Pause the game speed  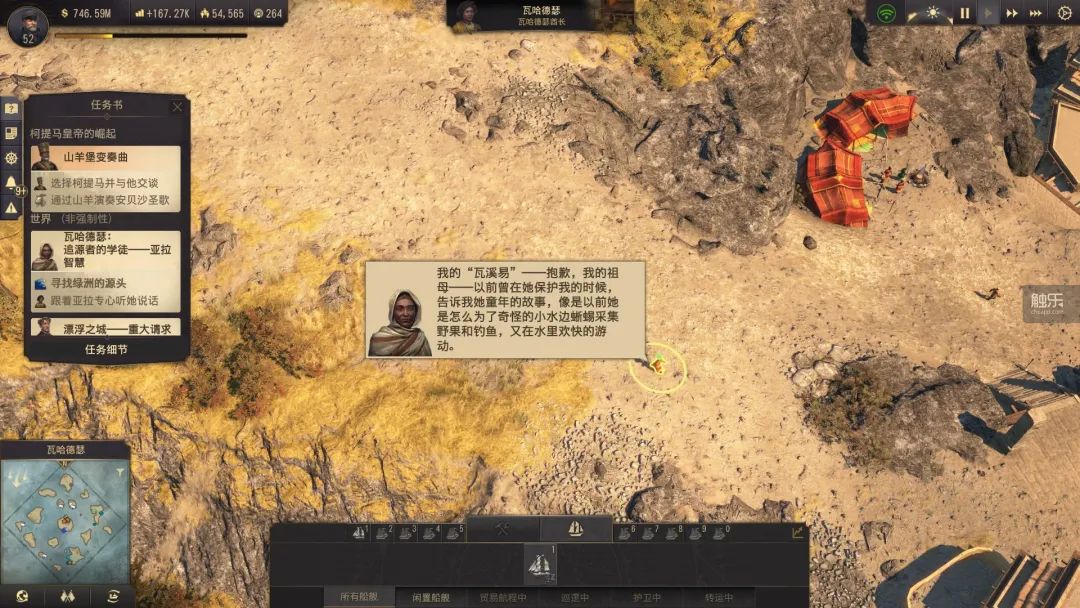[x=965, y=13]
